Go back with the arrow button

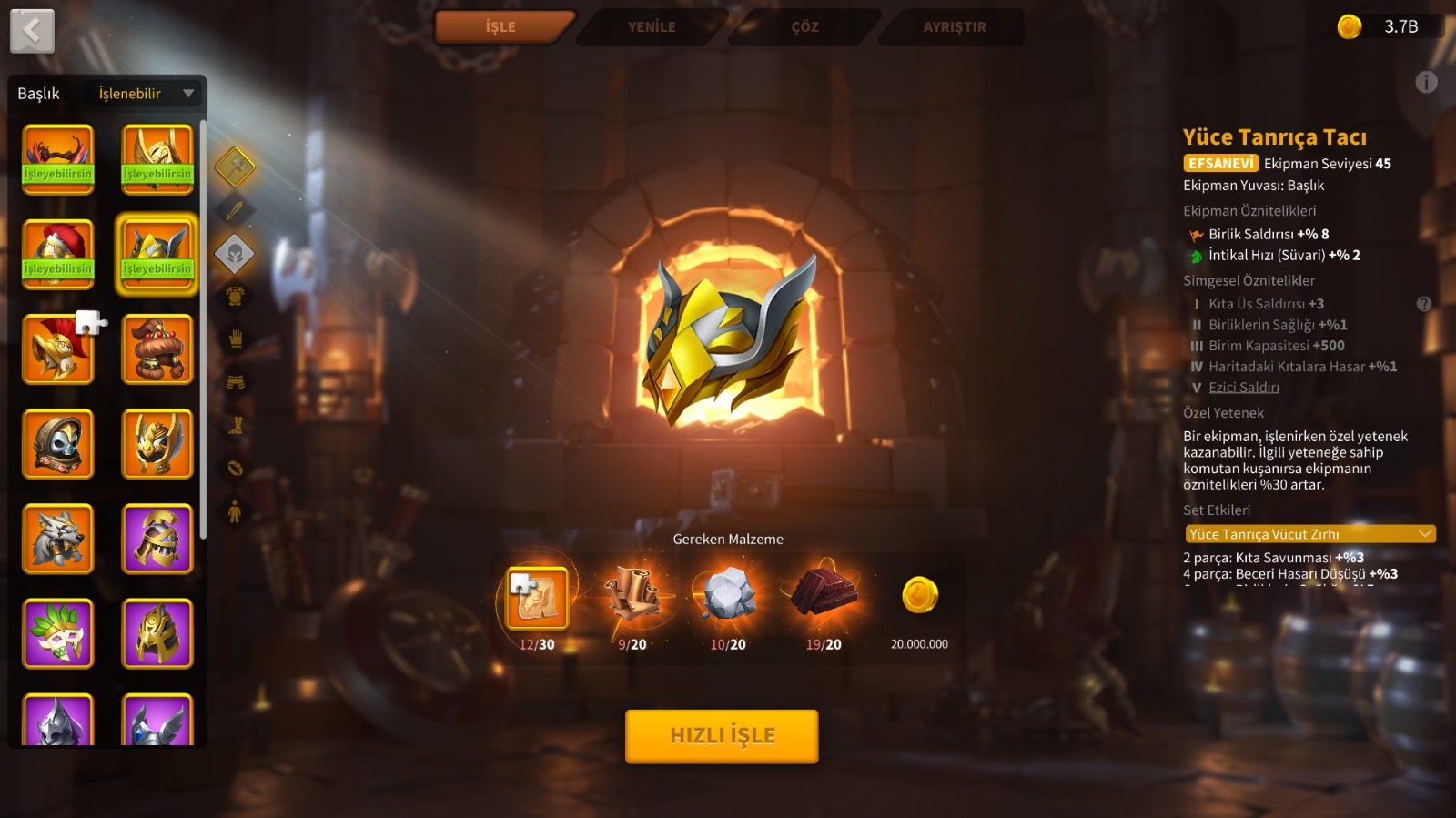pyautogui.click(x=32, y=31)
